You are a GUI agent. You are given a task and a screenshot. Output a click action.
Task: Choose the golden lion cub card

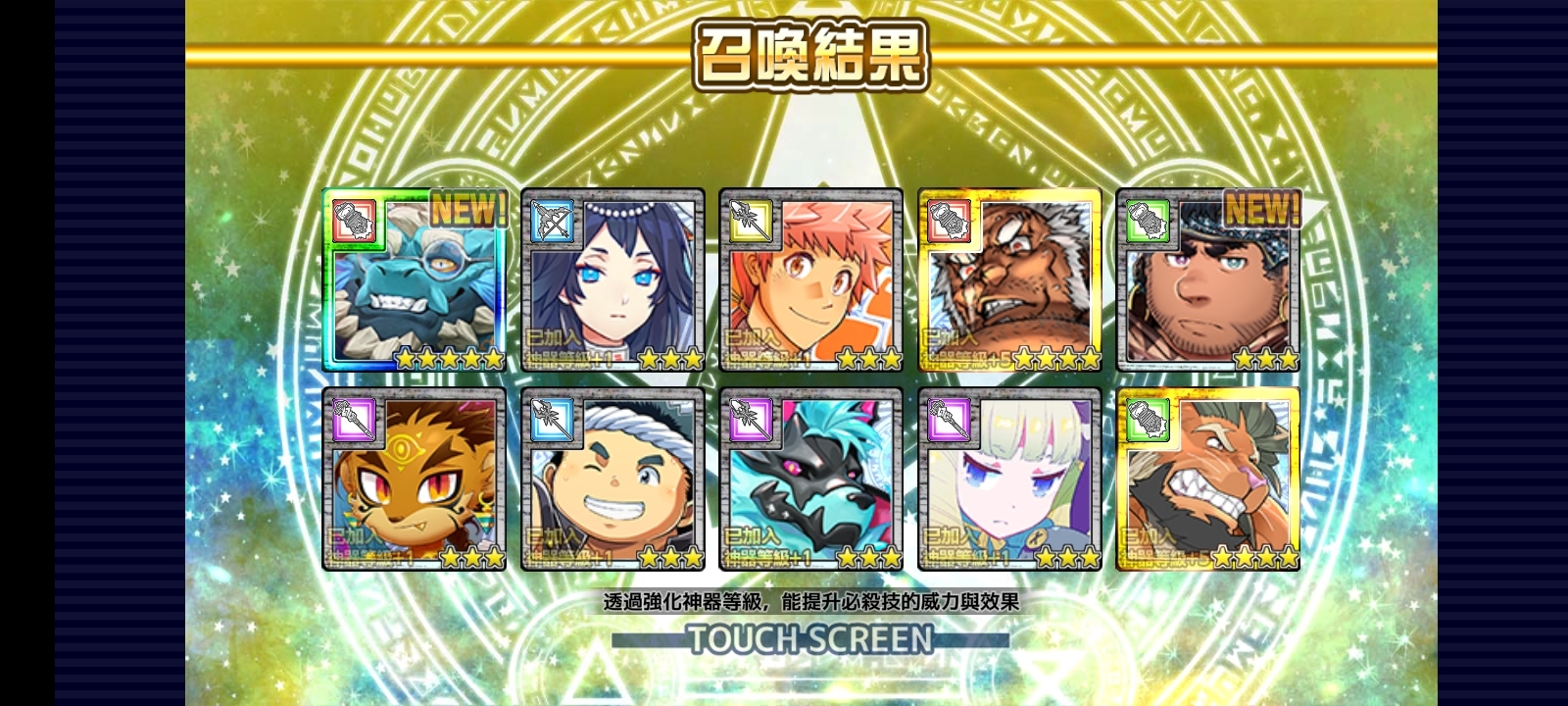(415, 479)
